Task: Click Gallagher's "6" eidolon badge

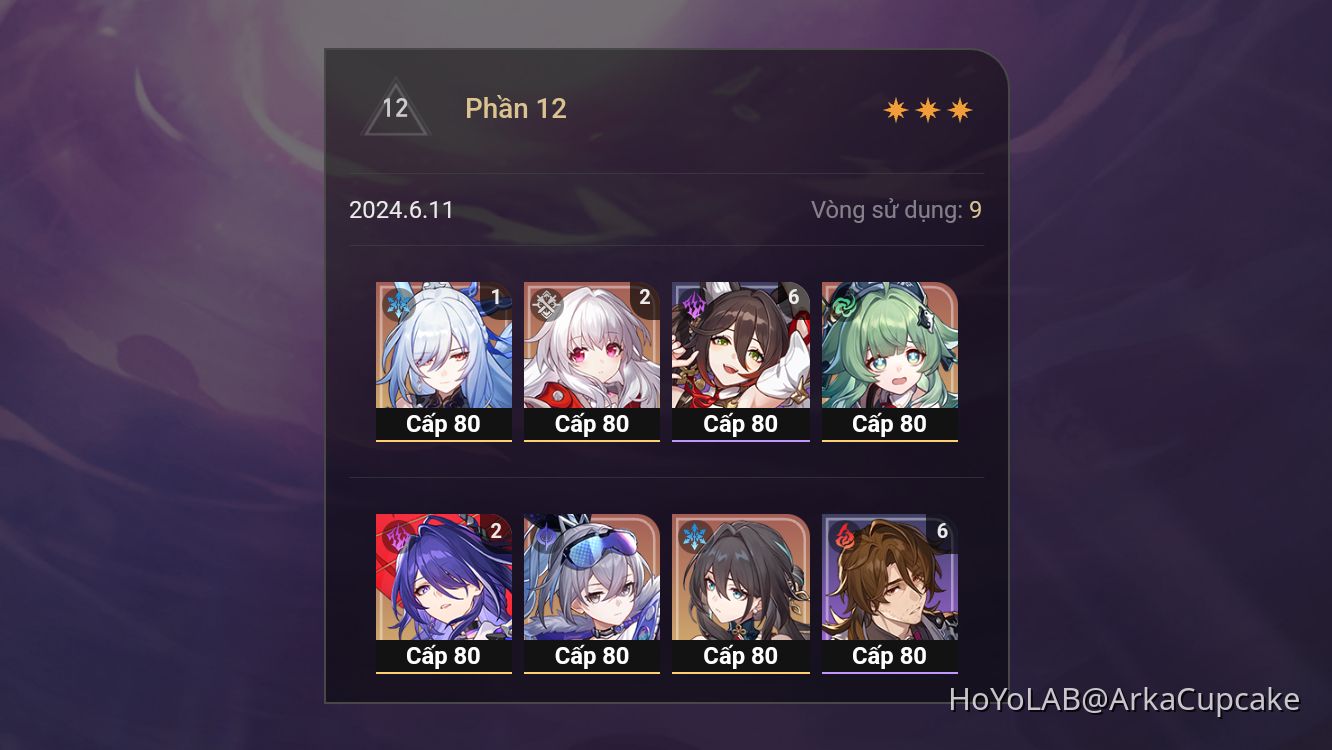Action: (942, 530)
